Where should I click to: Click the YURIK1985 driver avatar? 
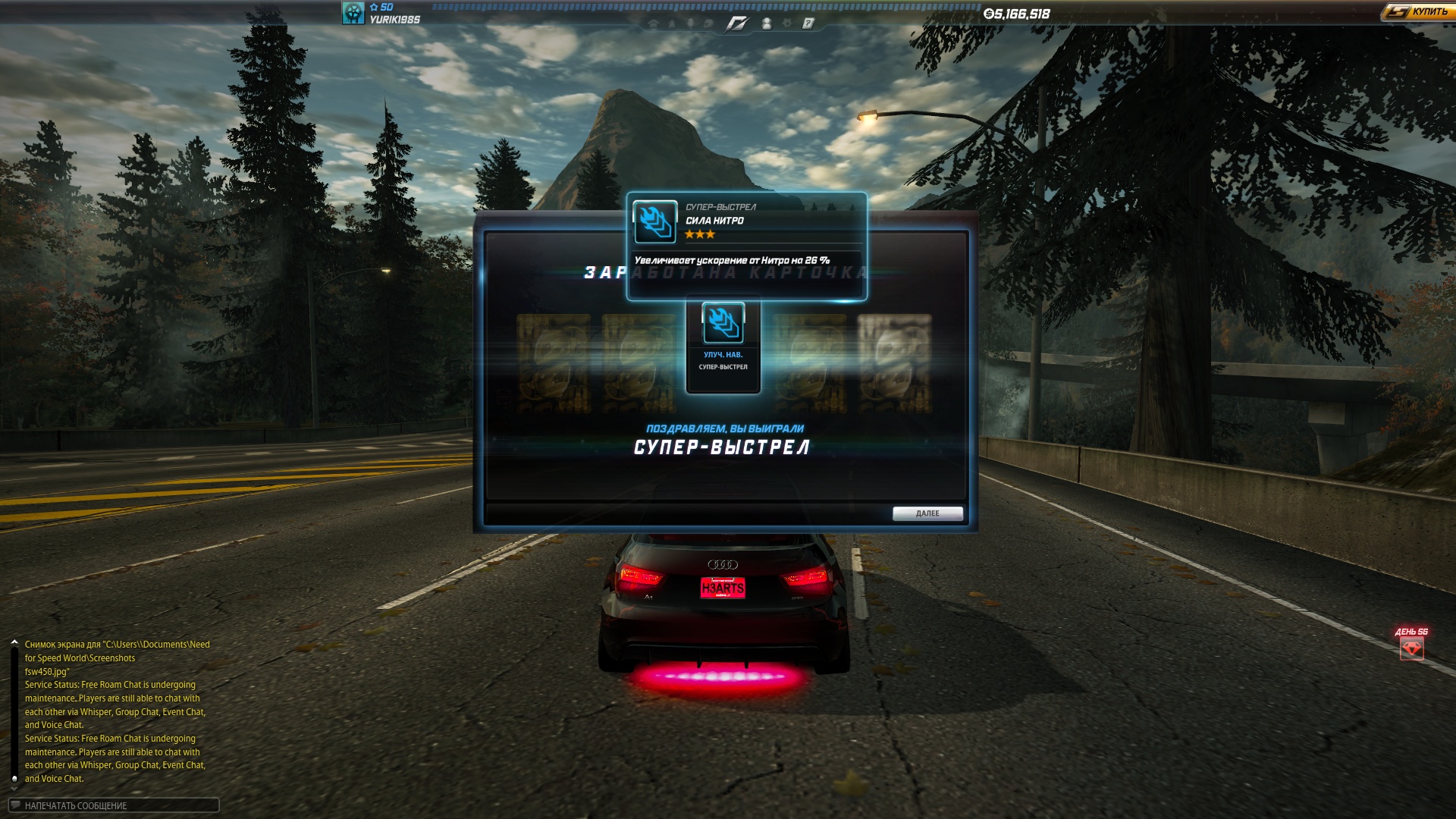pos(353,13)
